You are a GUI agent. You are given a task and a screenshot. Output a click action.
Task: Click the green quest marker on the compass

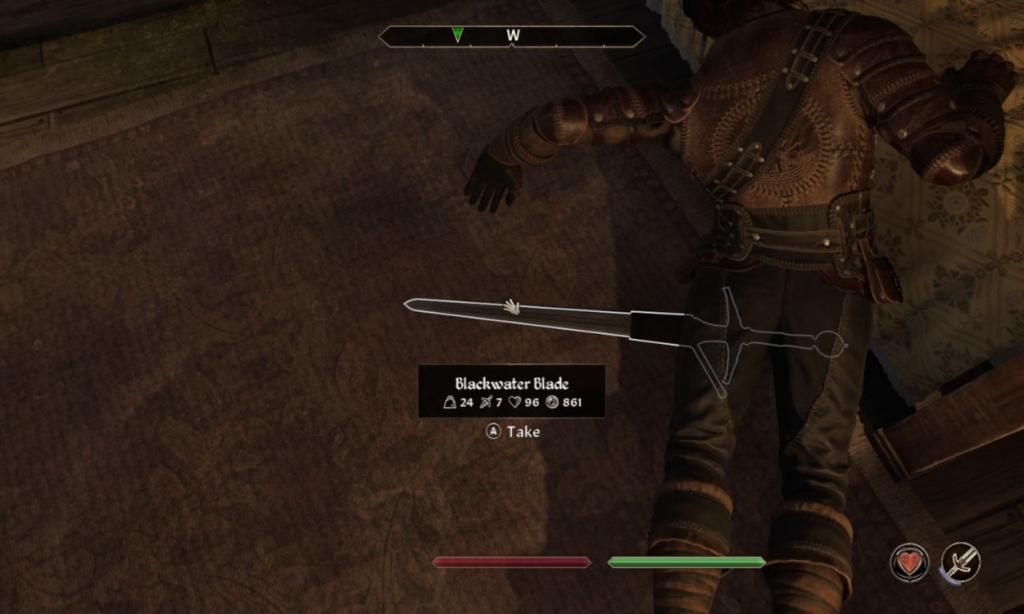tap(457, 35)
